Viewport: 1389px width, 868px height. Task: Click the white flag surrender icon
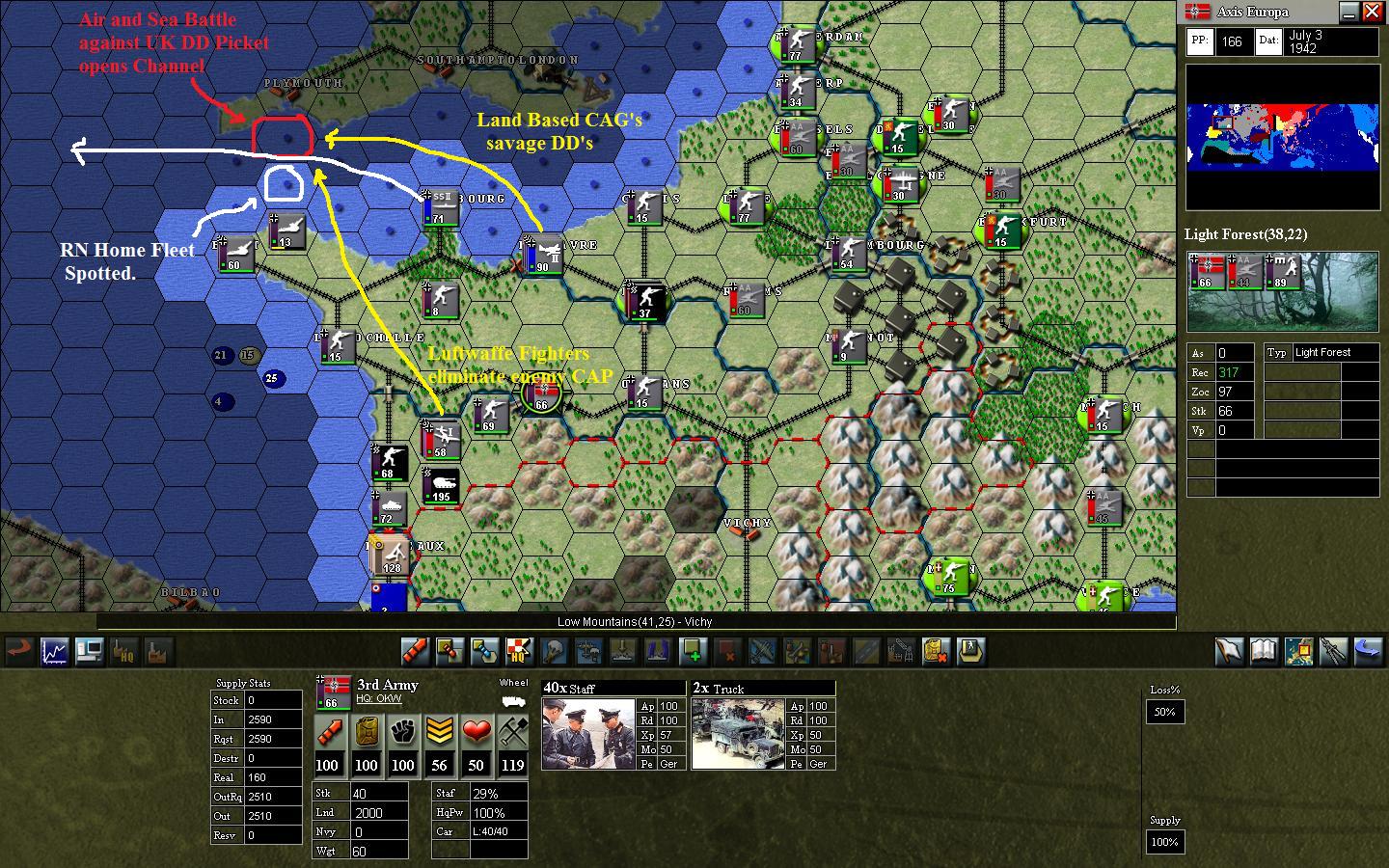click(x=1230, y=652)
